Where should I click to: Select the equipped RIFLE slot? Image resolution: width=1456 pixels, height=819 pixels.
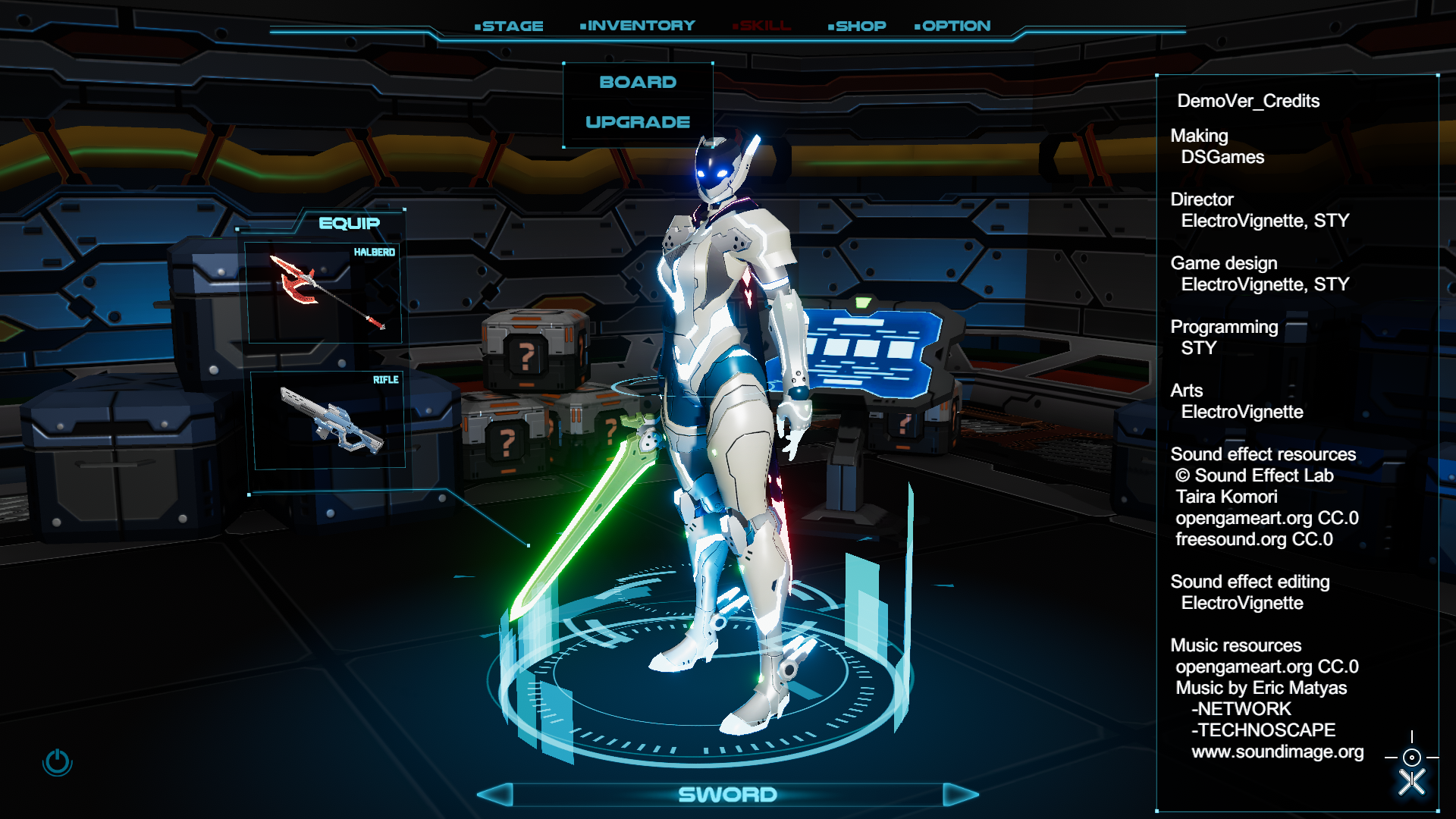coord(328,420)
